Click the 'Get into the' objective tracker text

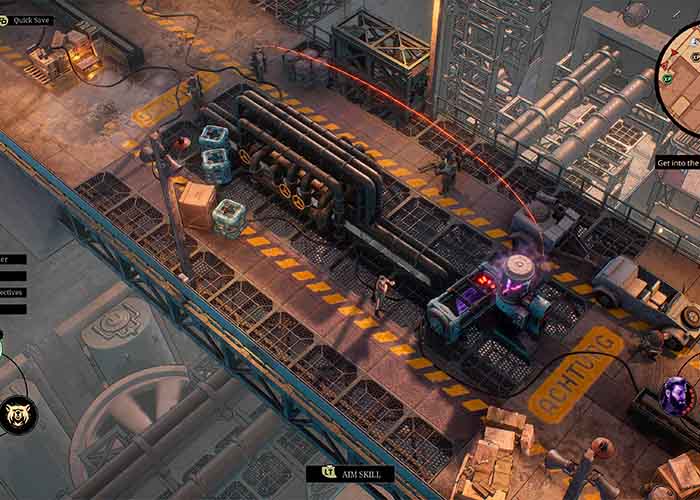click(x=677, y=162)
